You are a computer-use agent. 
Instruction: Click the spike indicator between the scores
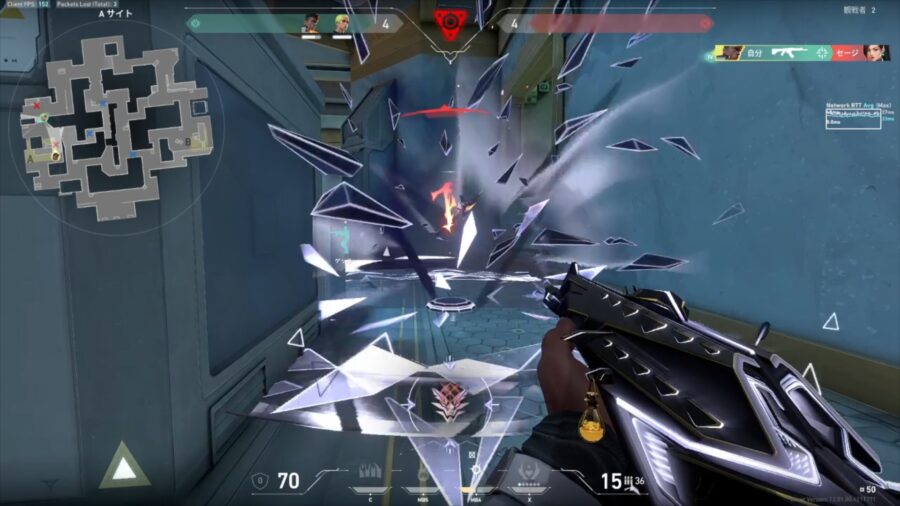click(449, 22)
